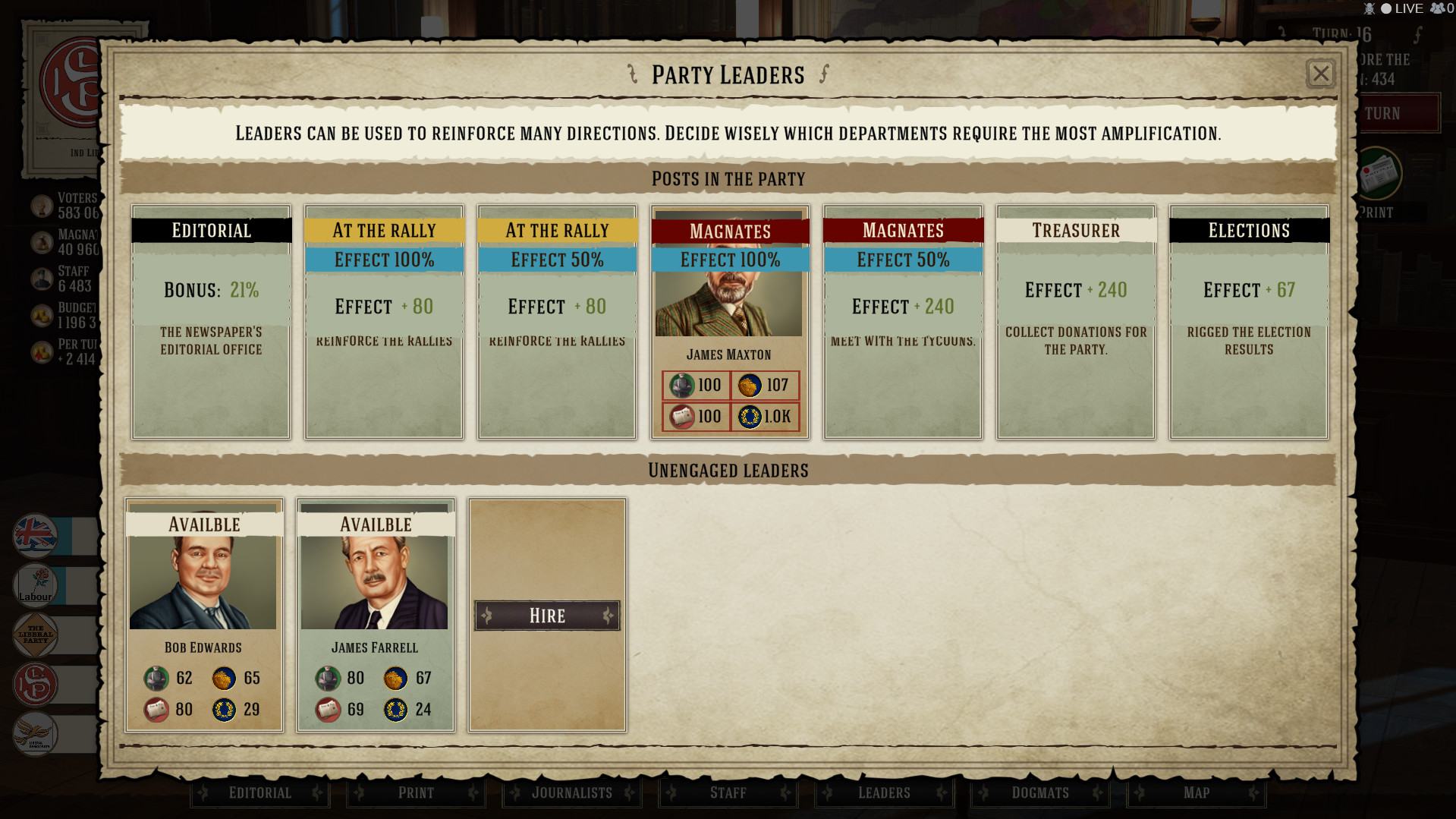The height and width of the screenshot is (819, 1456).
Task: Select the Labour rose emblem in the sidebar
Action: tap(35, 585)
